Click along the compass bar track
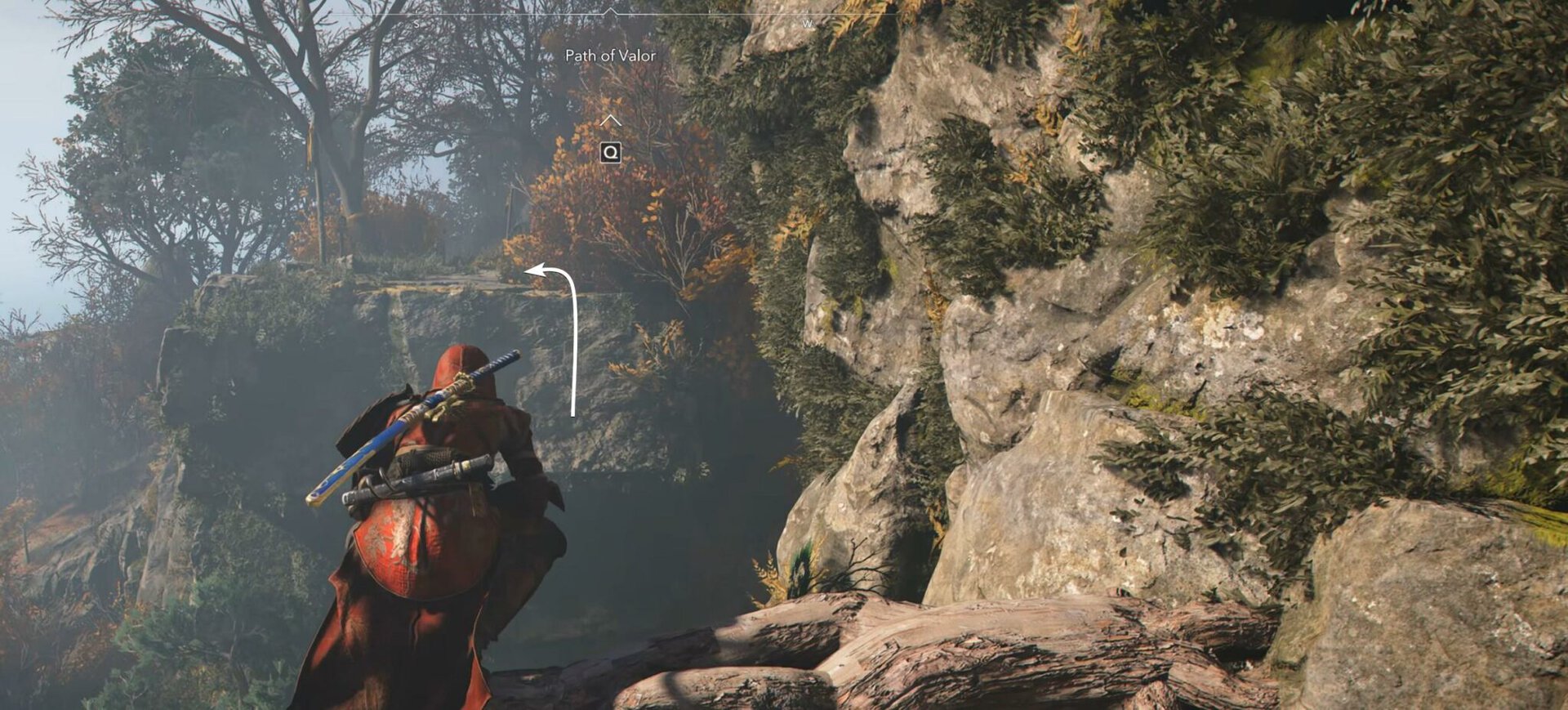Screen dimensions: 1568x710 [x=694, y=18]
